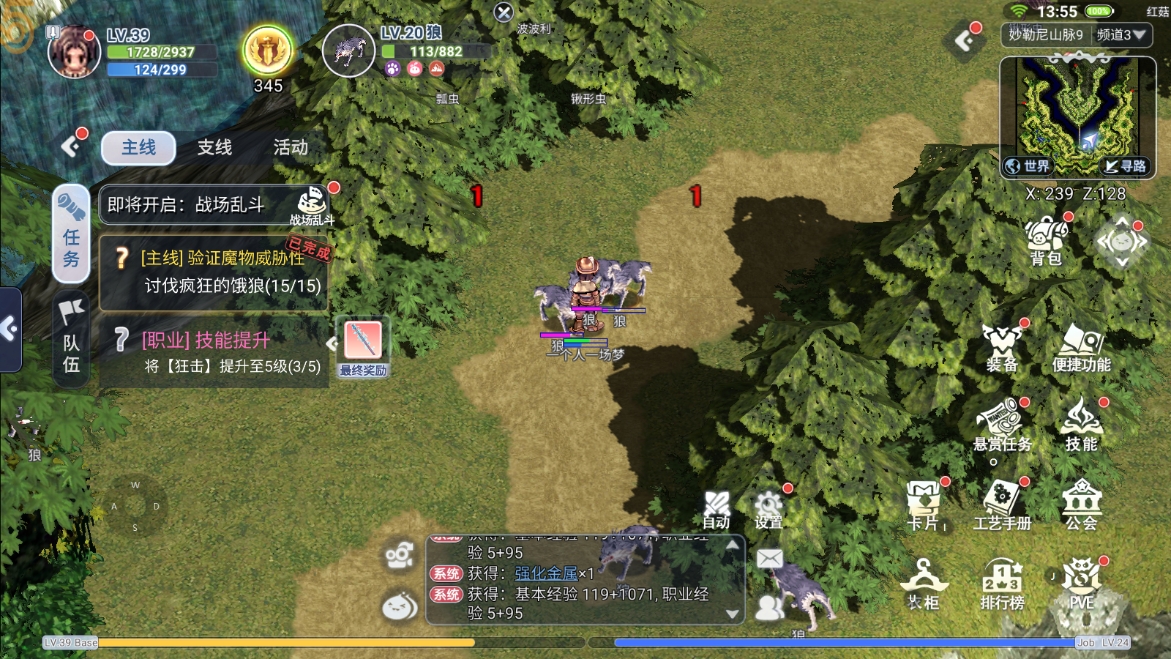Open the 背包 bag
The image size is (1171, 659).
(1046, 241)
